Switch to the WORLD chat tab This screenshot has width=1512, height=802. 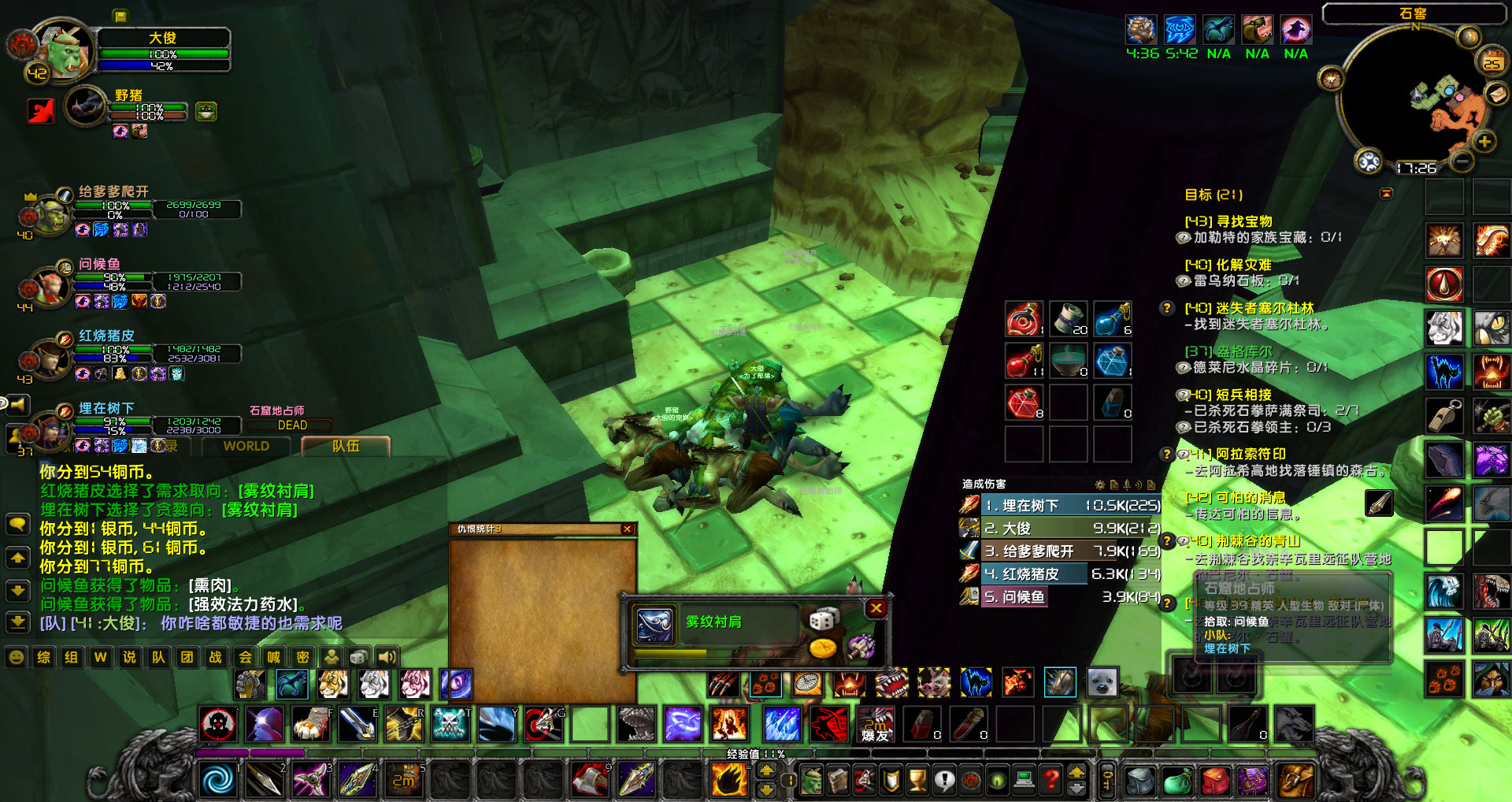coord(246,447)
